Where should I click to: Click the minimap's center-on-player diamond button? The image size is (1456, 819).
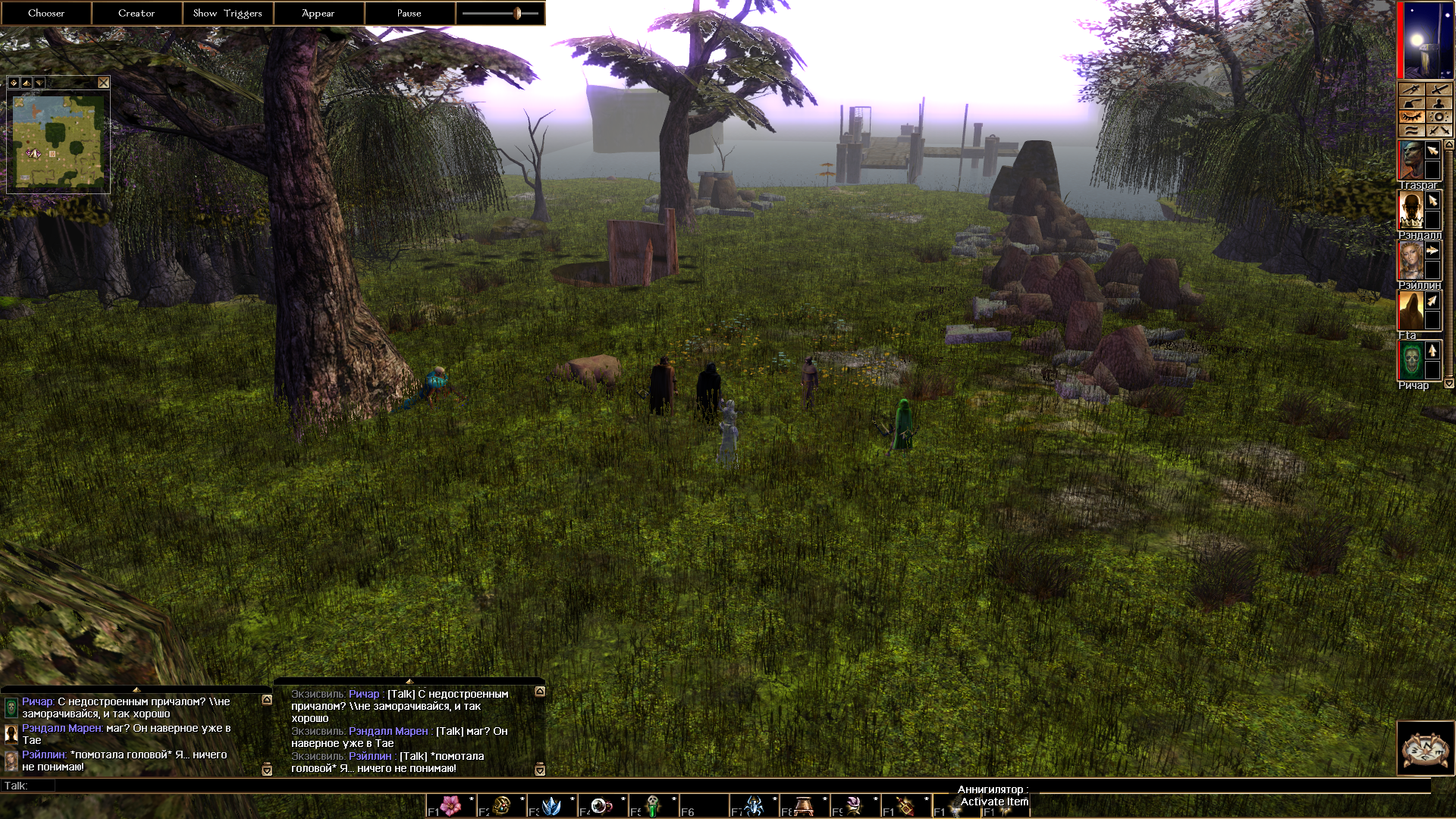pyautogui.click(x=14, y=83)
